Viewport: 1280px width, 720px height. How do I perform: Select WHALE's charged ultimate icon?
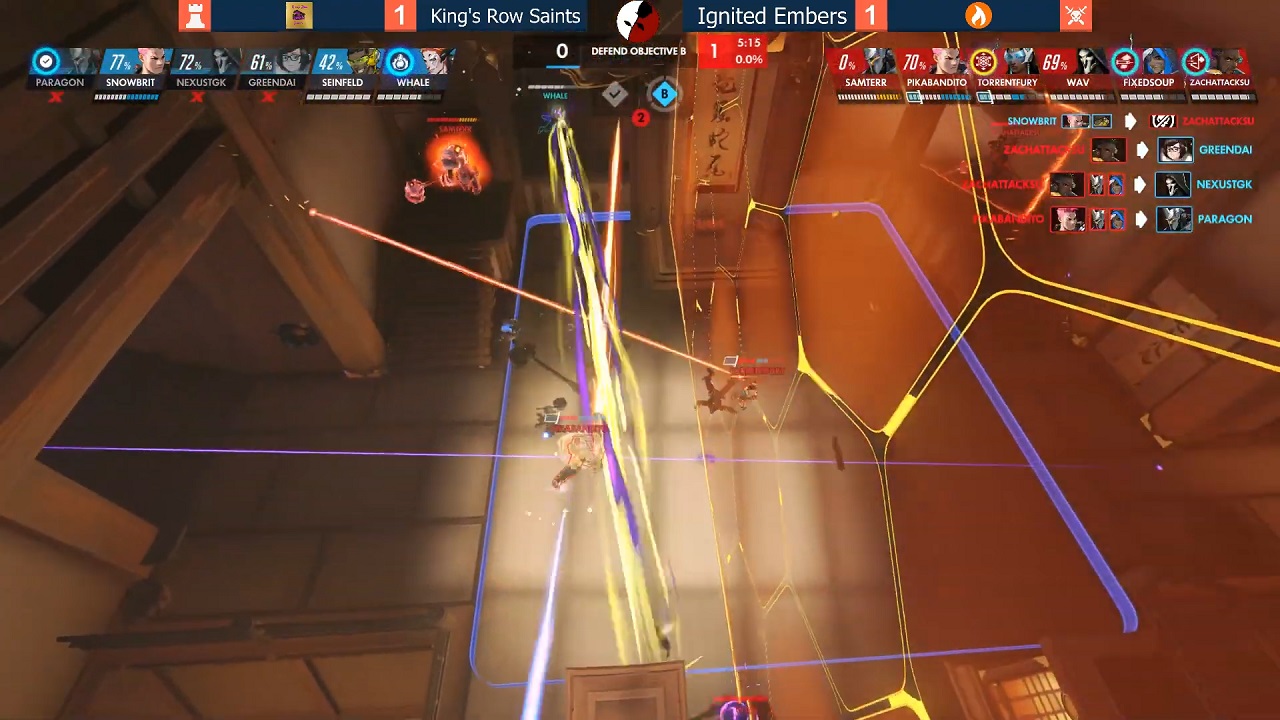[x=402, y=60]
